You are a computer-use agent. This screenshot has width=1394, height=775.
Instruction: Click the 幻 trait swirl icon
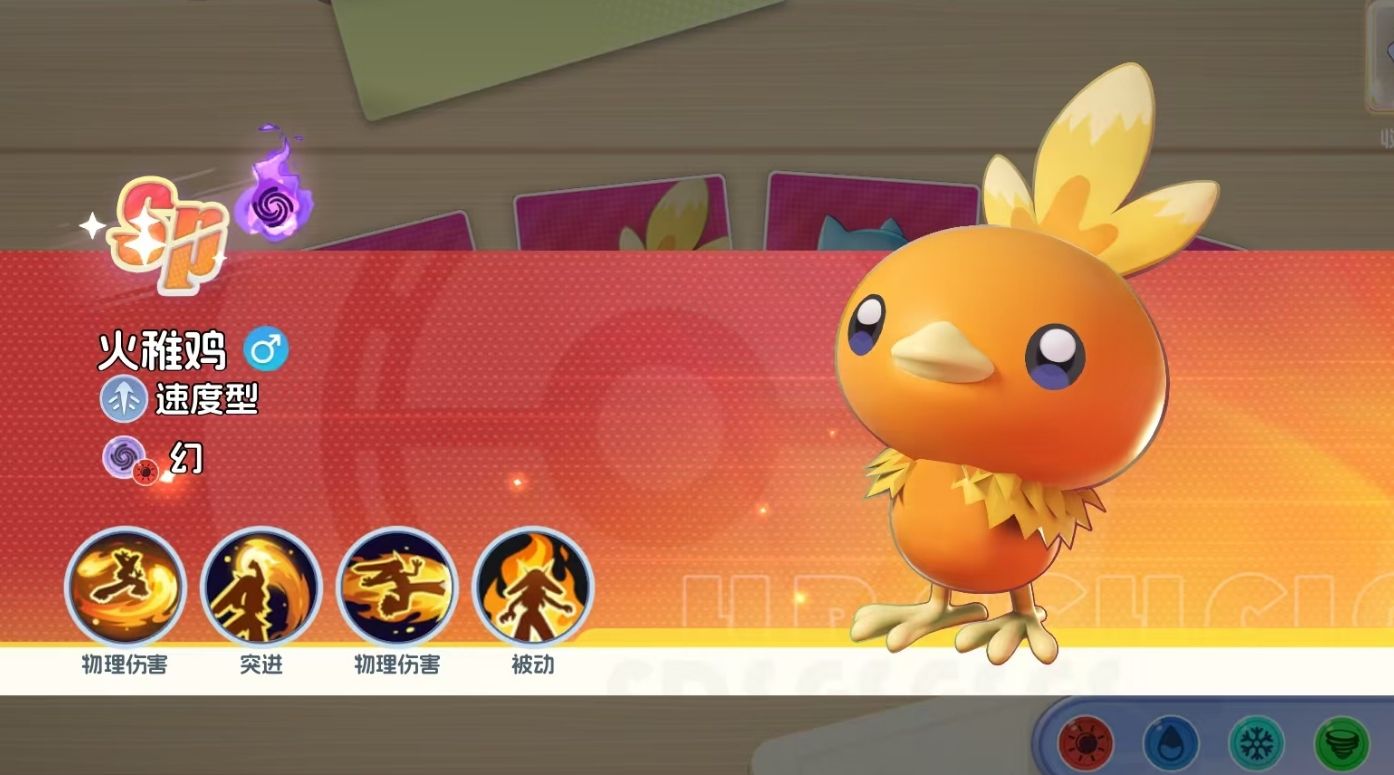(125, 458)
